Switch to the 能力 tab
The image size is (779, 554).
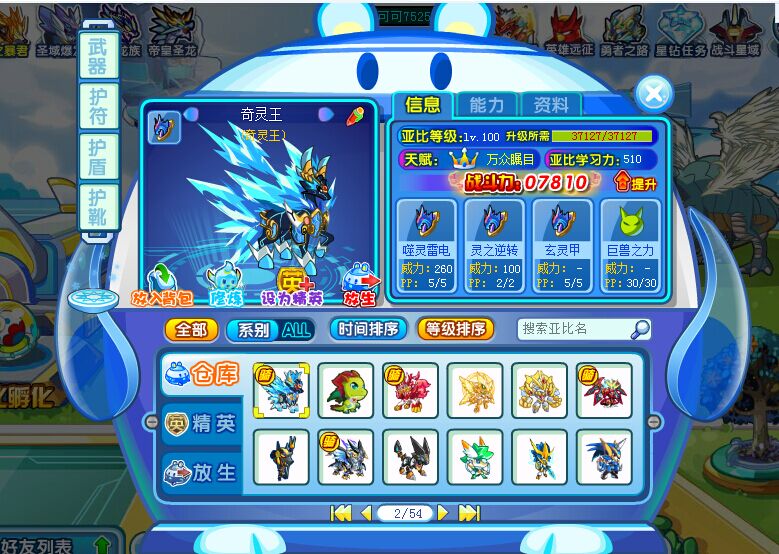pos(487,104)
